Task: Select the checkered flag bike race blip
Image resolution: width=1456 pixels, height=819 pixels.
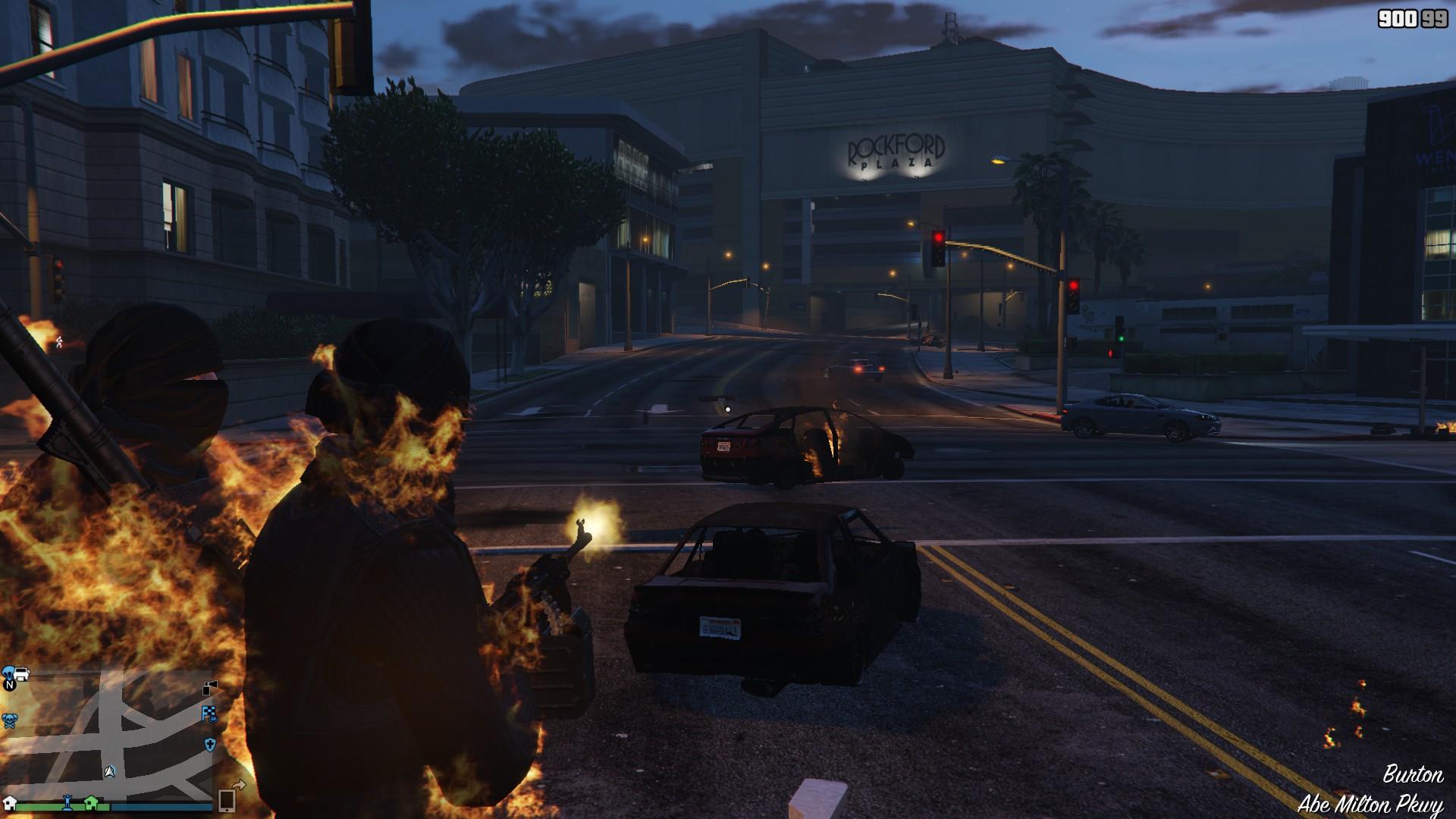Action: (x=209, y=713)
